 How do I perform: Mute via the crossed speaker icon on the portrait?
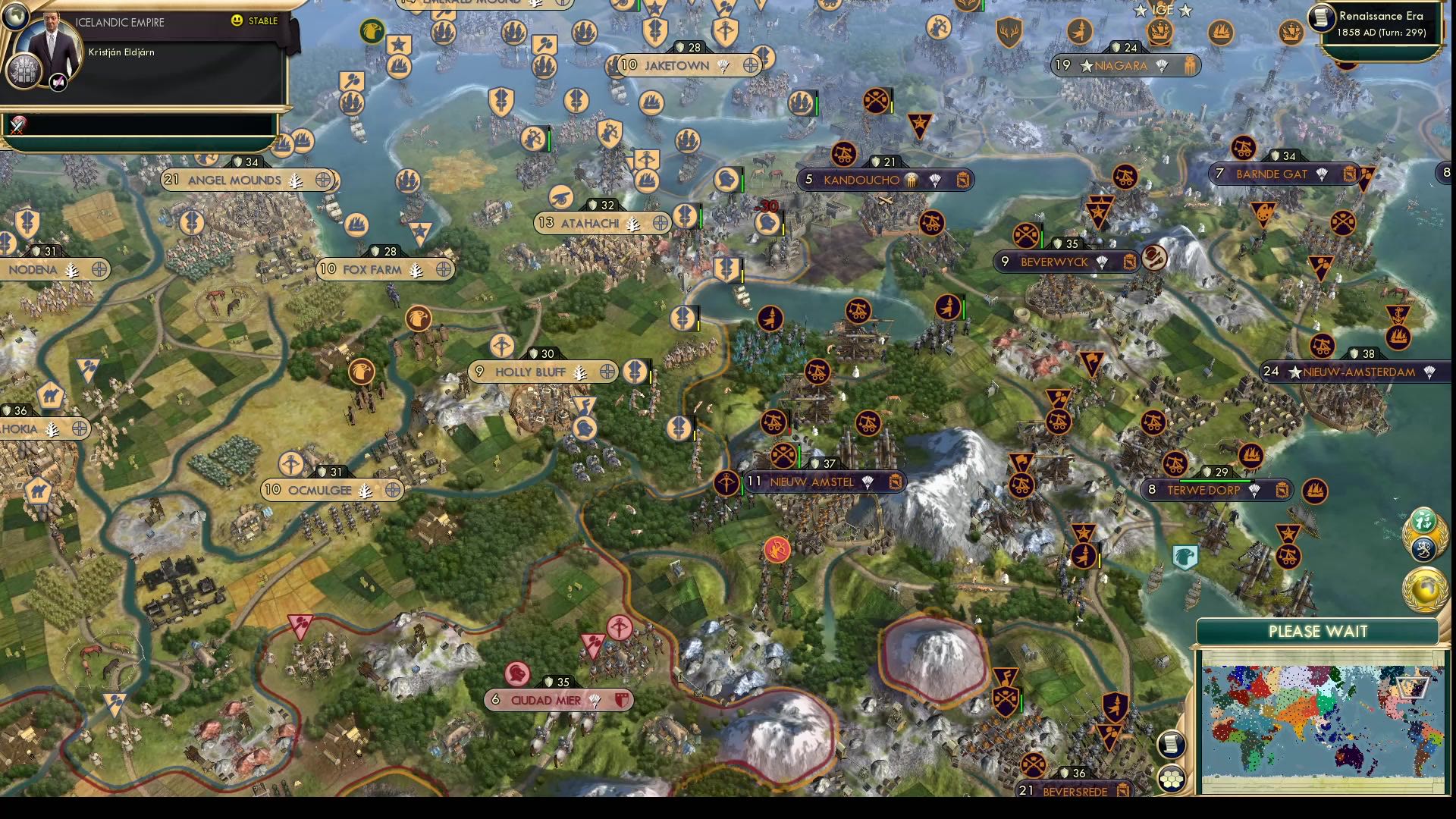click(x=57, y=81)
